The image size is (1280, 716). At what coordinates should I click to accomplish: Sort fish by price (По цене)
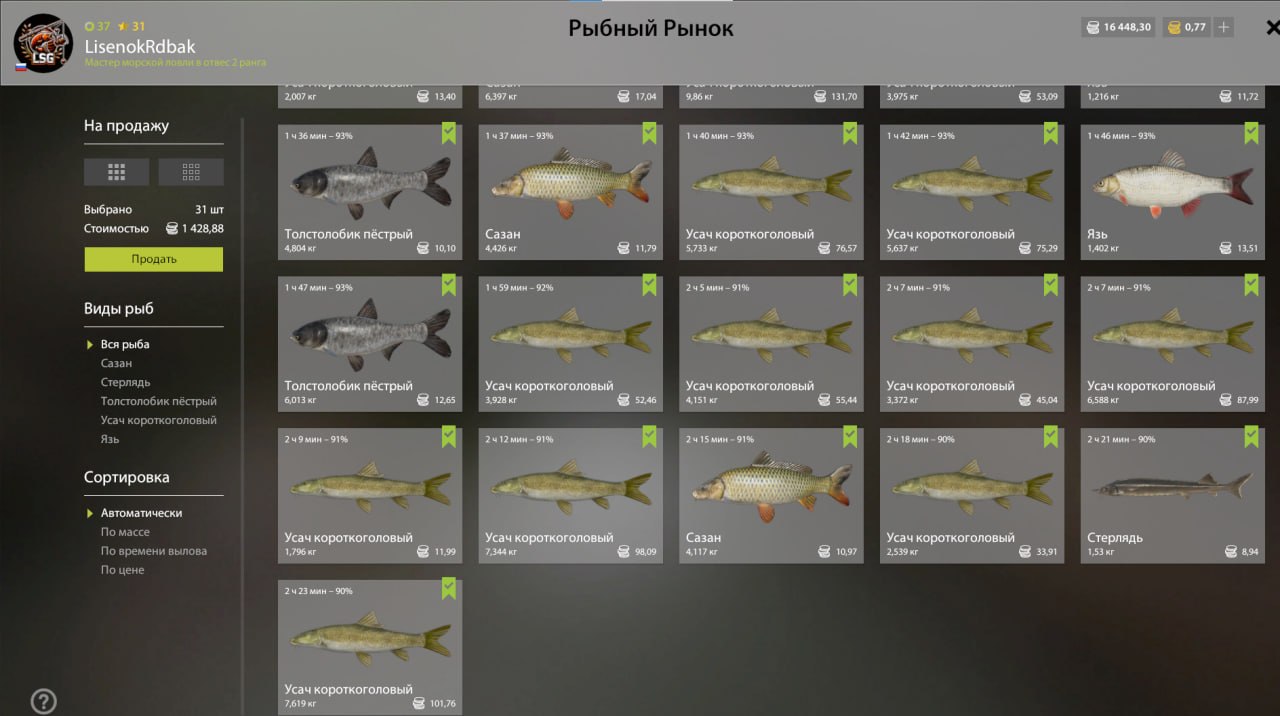tap(122, 570)
